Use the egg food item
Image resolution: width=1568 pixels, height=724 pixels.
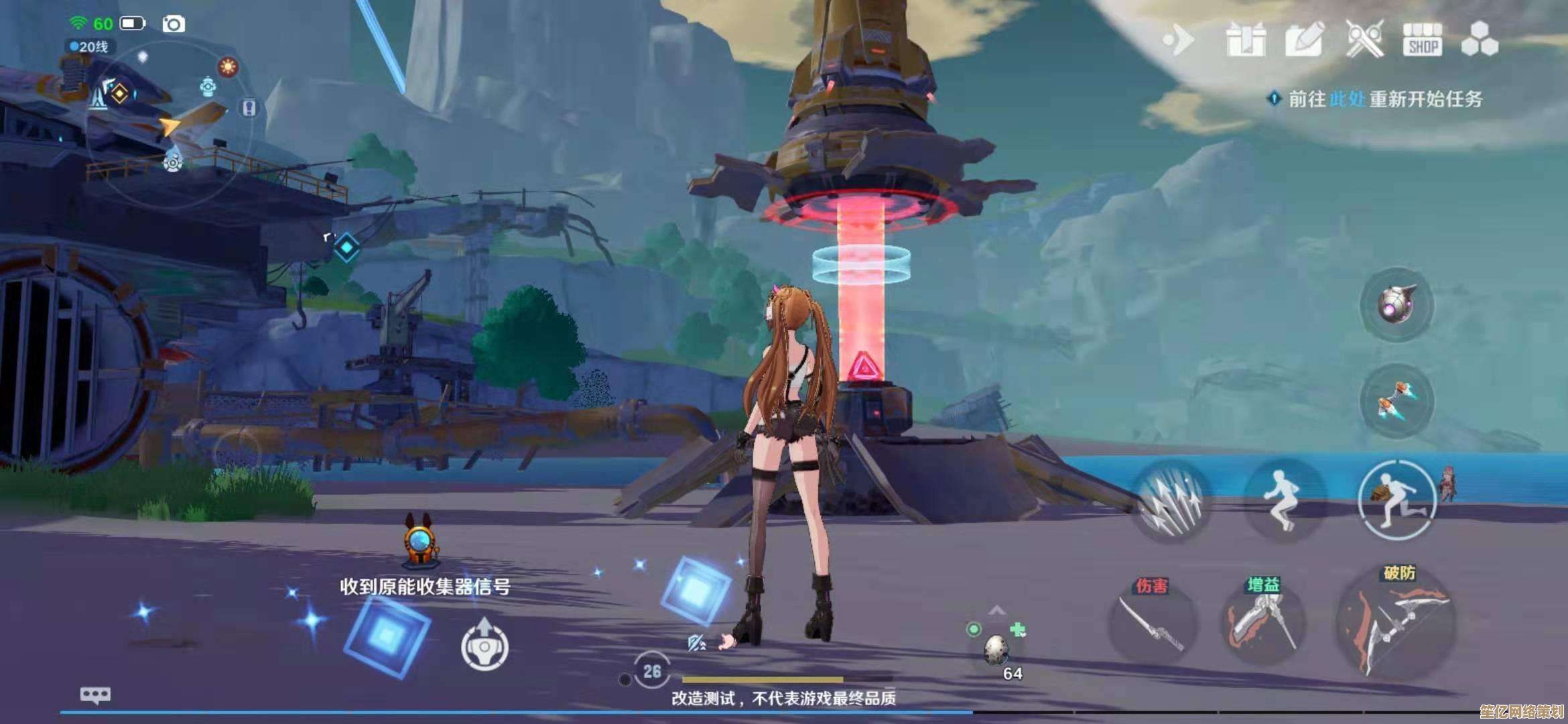click(996, 649)
